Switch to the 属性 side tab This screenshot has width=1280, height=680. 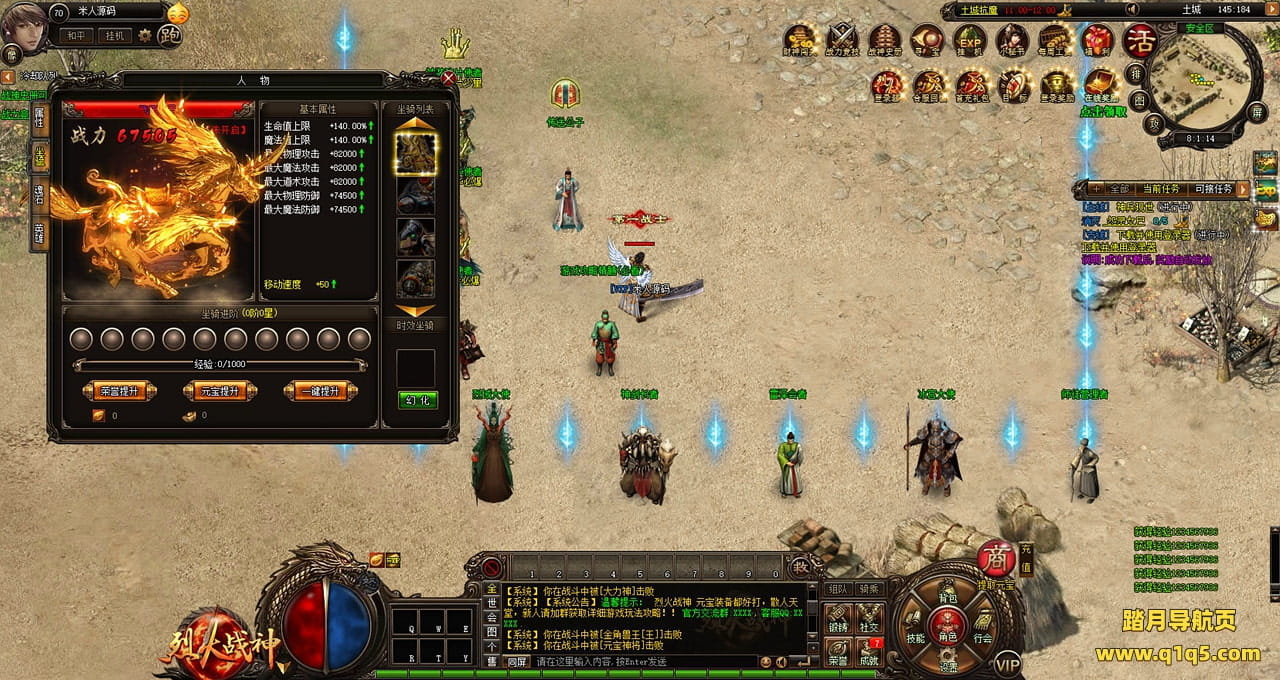[39, 119]
